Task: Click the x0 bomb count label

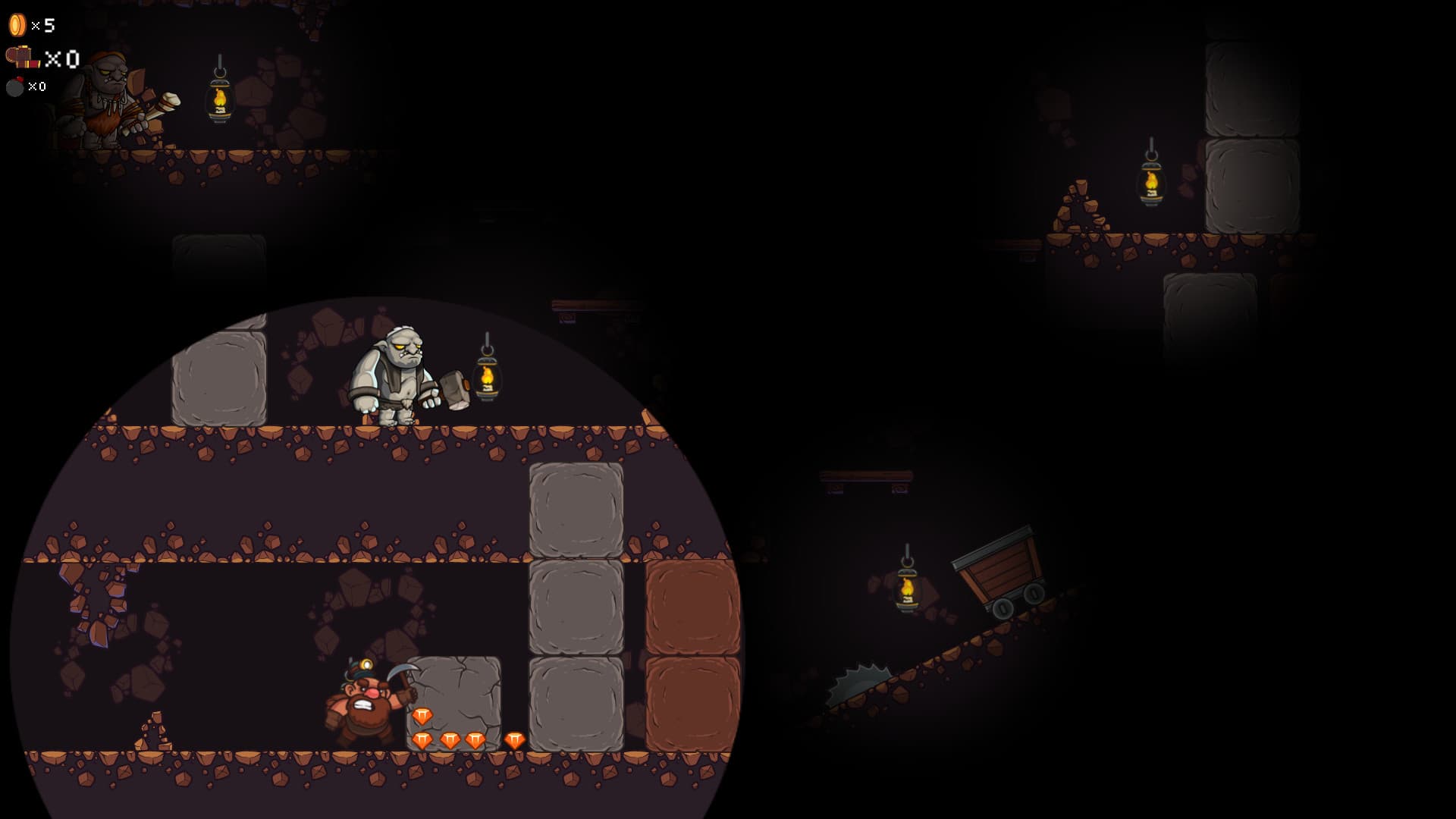Action: click(x=36, y=86)
